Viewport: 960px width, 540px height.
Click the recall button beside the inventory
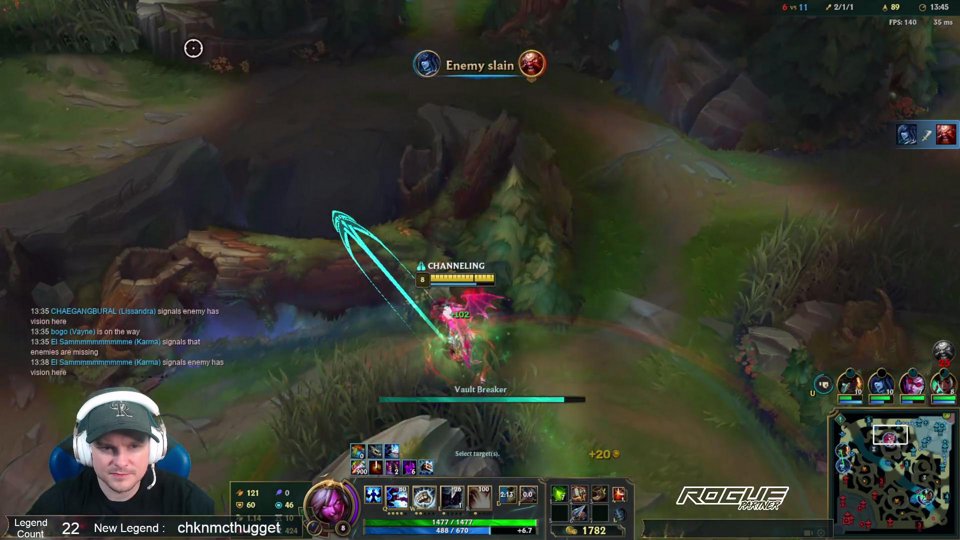click(x=620, y=513)
